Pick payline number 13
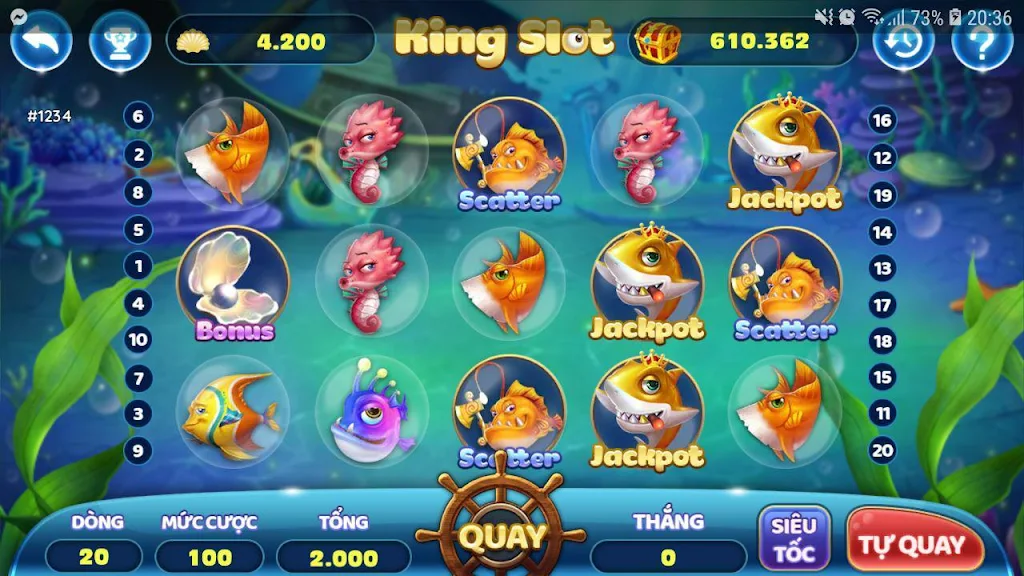The height and width of the screenshot is (576, 1024). (x=882, y=268)
